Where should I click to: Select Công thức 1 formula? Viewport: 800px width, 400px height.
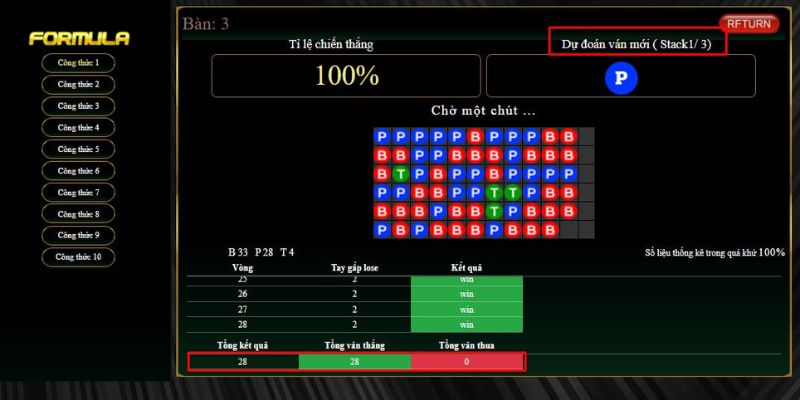(x=78, y=63)
